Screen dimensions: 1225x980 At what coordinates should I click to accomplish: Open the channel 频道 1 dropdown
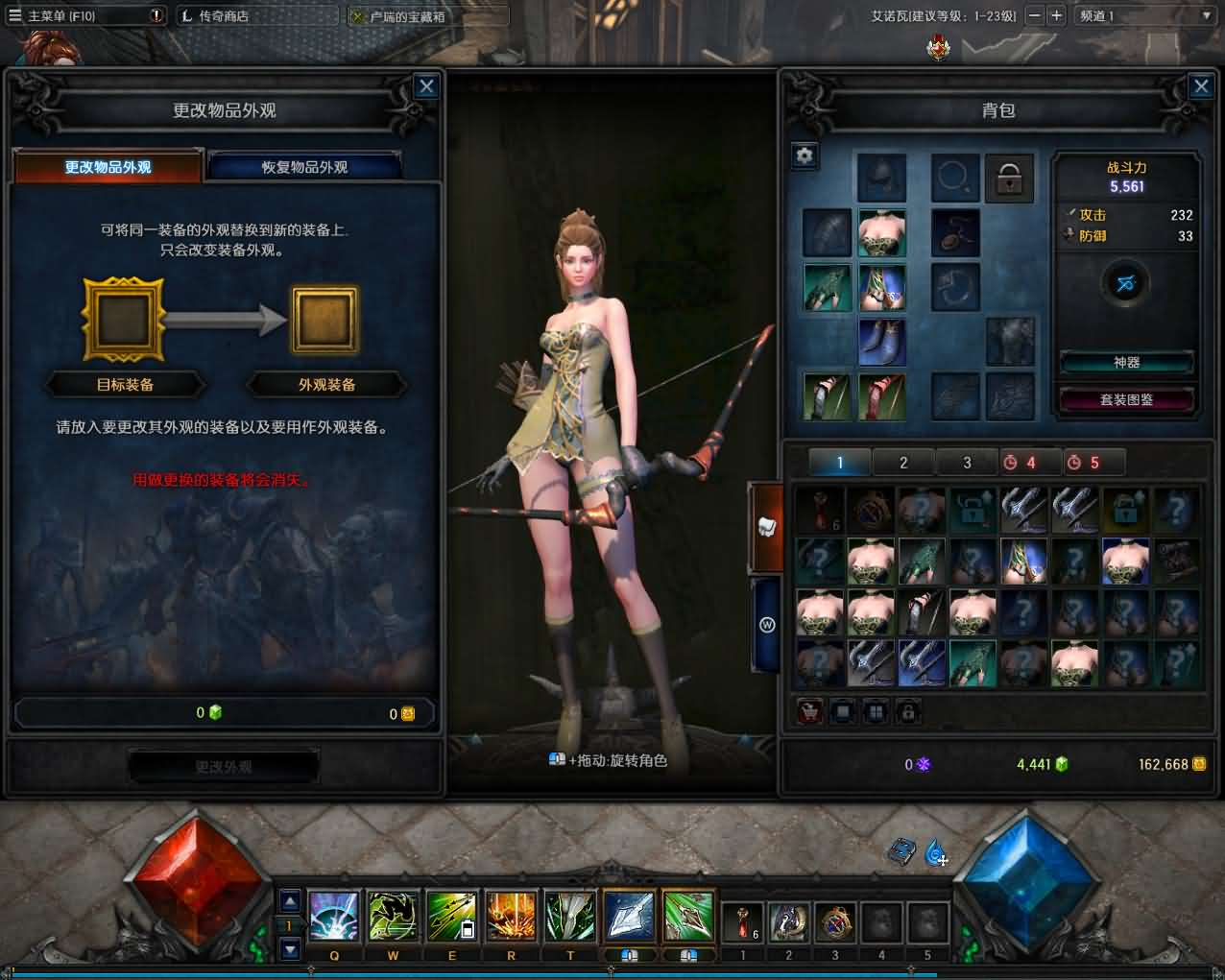(1144, 15)
